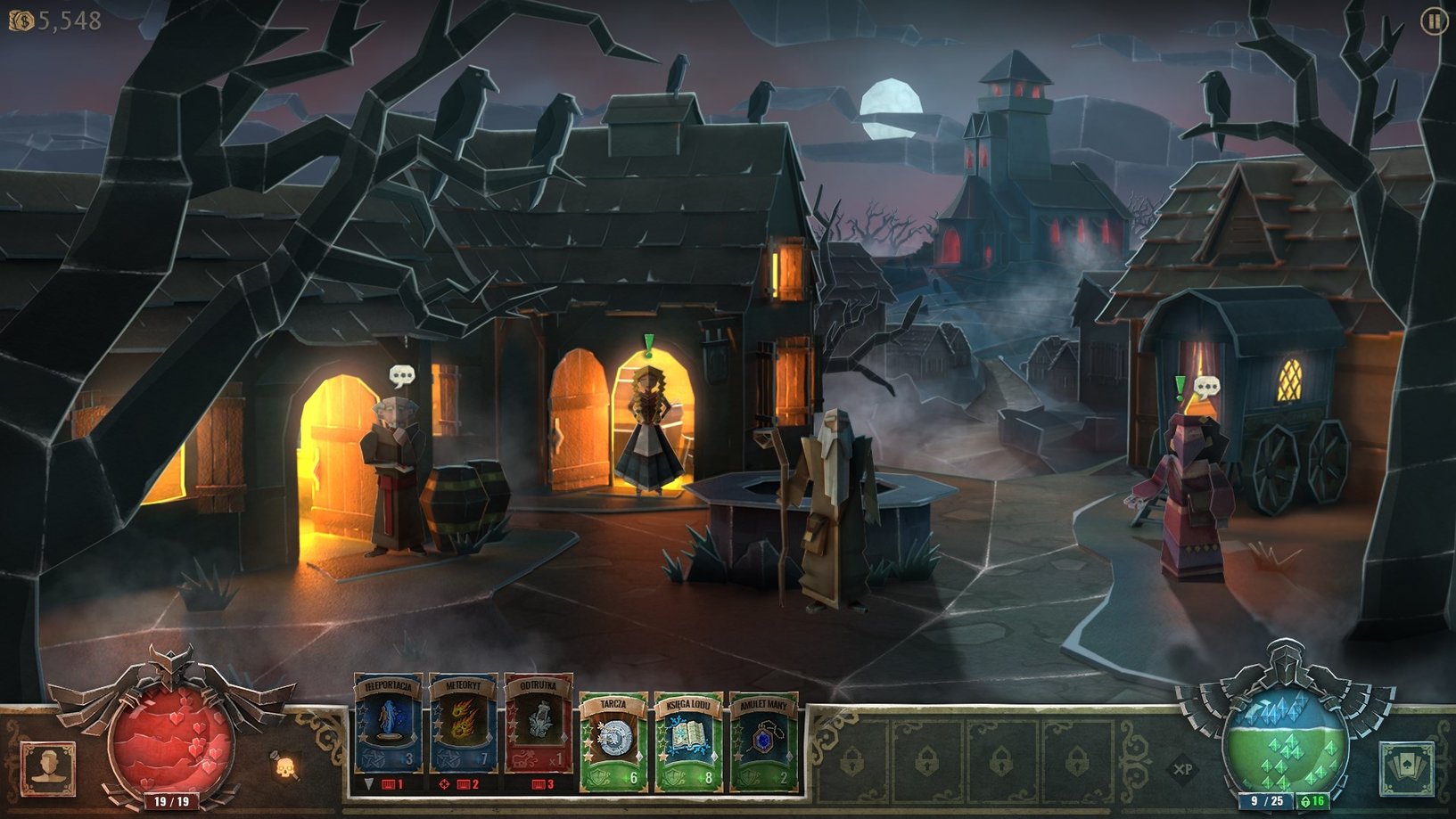Open the card deck button
Image resolution: width=1456 pixels, height=819 pixels.
click(1407, 768)
